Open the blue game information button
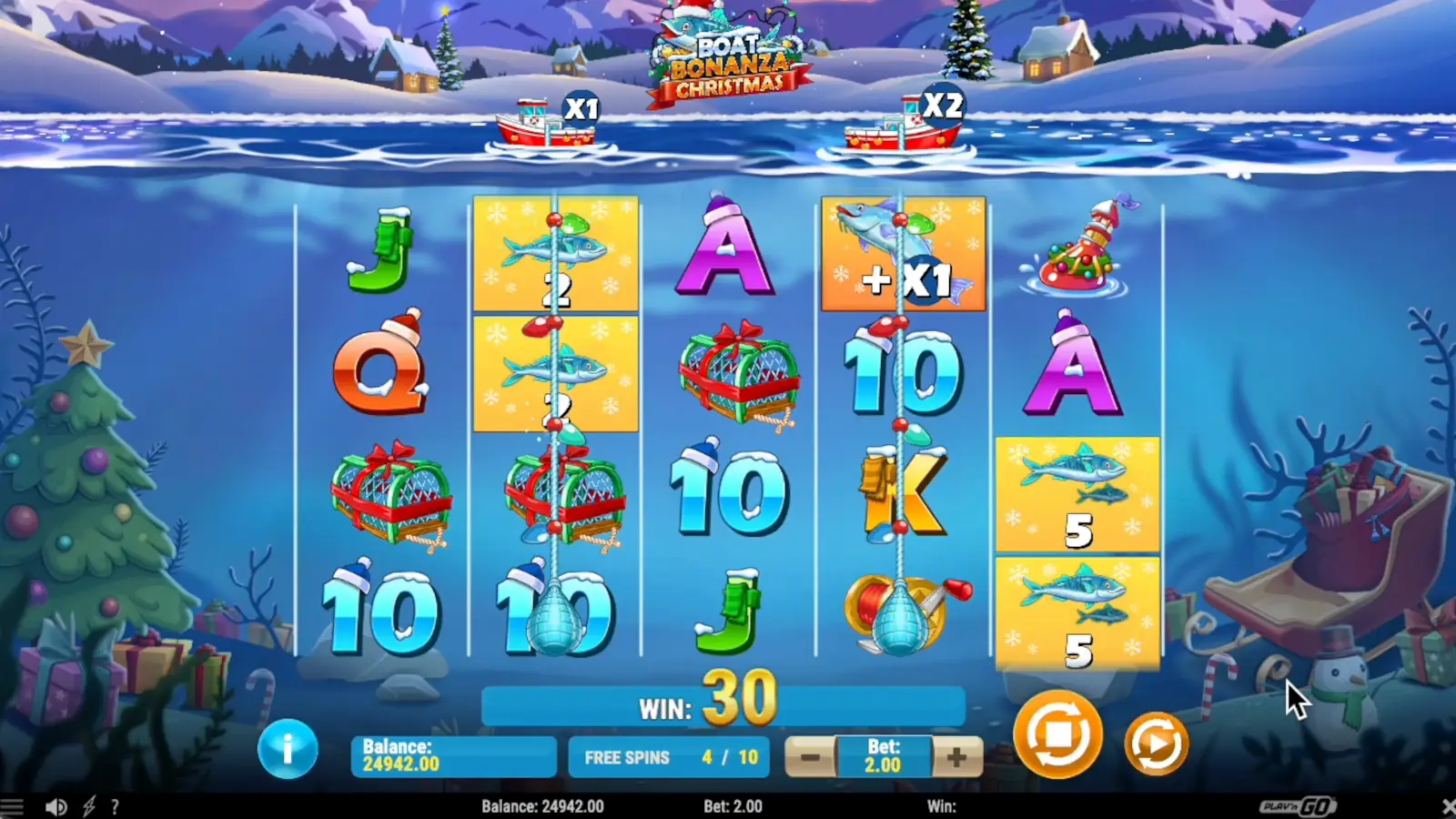The width and height of the screenshot is (1456, 819). 289,748
